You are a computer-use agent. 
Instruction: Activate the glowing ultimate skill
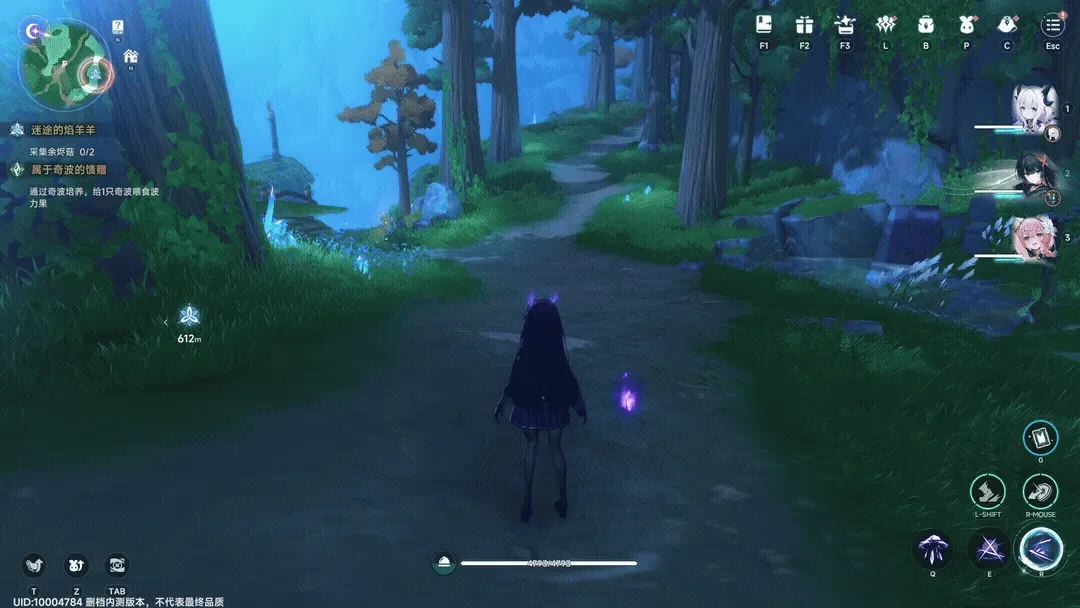click(x=1040, y=547)
